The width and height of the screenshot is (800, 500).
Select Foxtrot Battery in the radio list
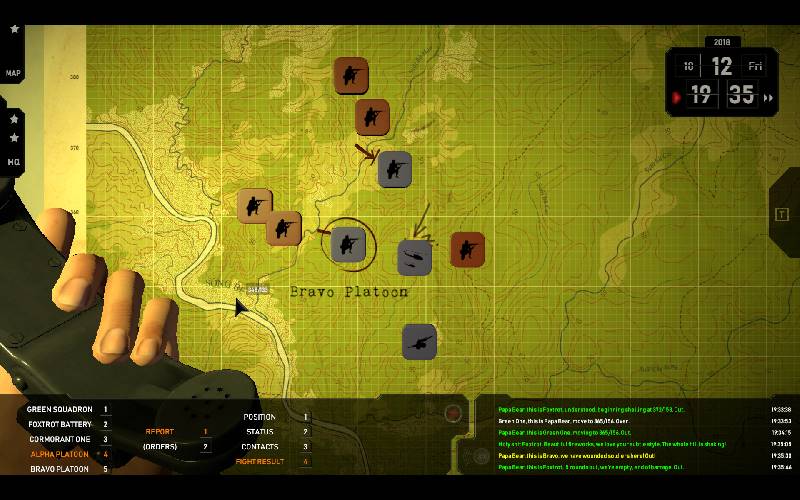[60, 424]
